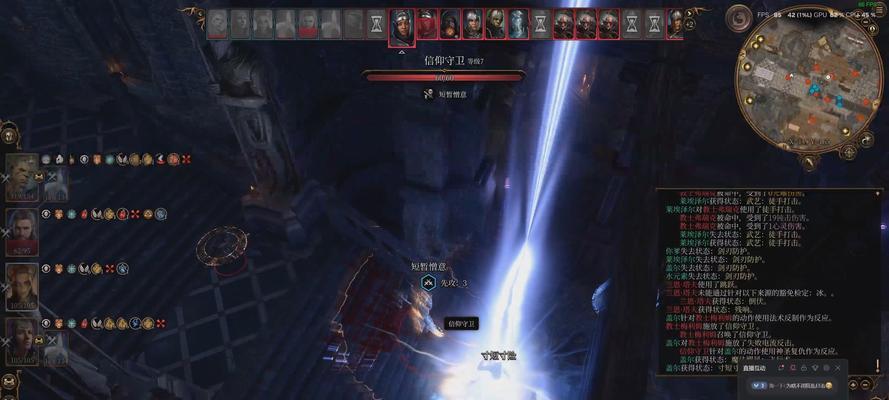Click the combat log panel

[x=759, y=280]
